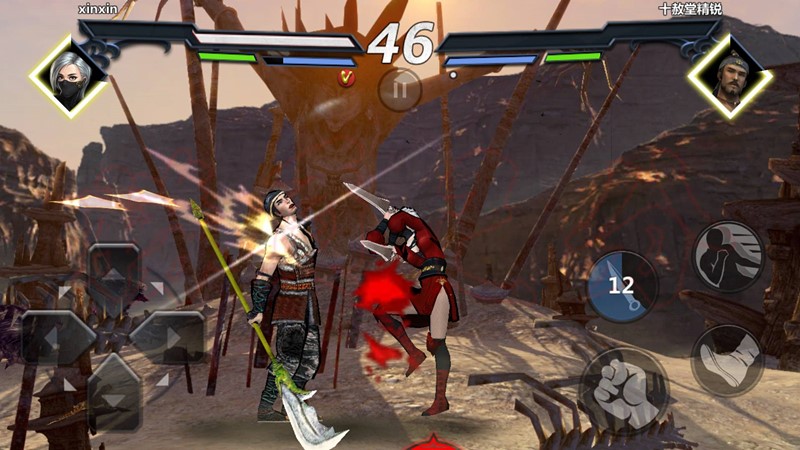
Task: Pause the fight with the pause button
Action: point(400,89)
